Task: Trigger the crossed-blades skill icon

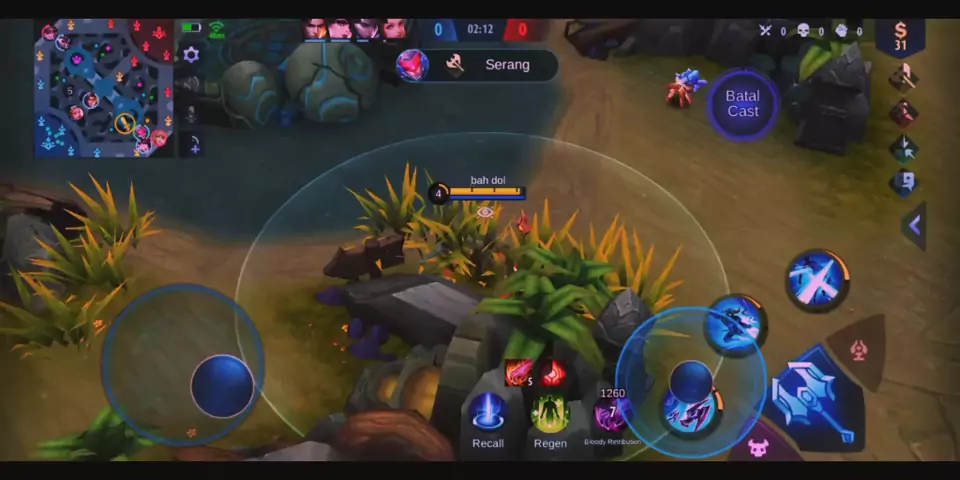Action: [817, 280]
